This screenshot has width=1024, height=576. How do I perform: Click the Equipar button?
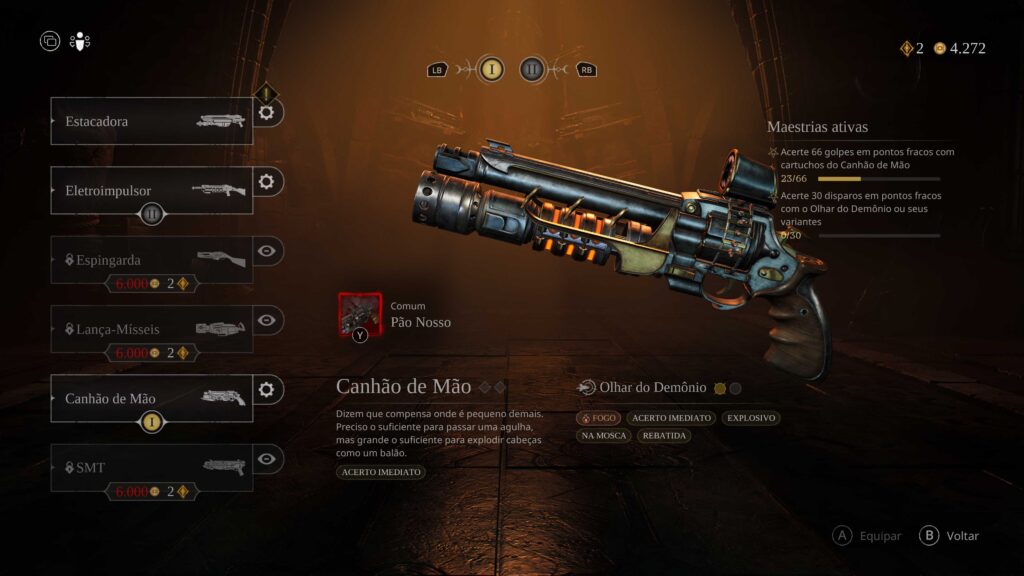coord(868,536)
